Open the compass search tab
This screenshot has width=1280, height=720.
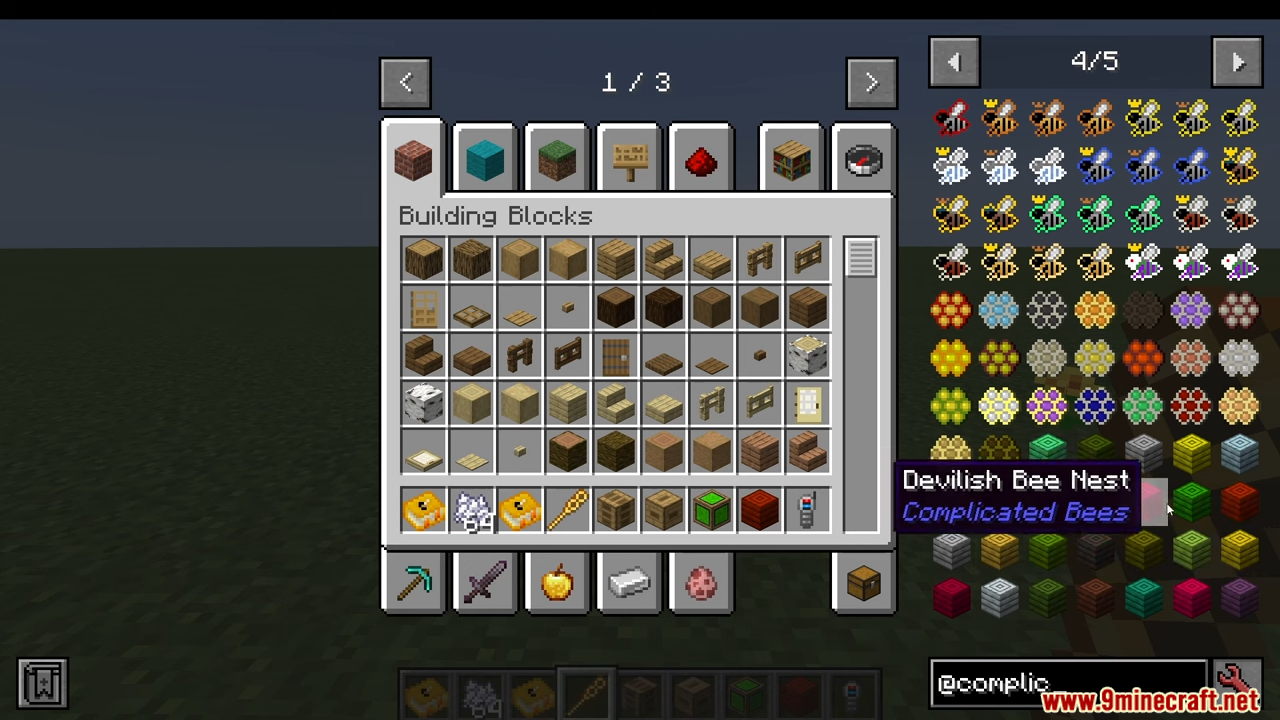863,160
